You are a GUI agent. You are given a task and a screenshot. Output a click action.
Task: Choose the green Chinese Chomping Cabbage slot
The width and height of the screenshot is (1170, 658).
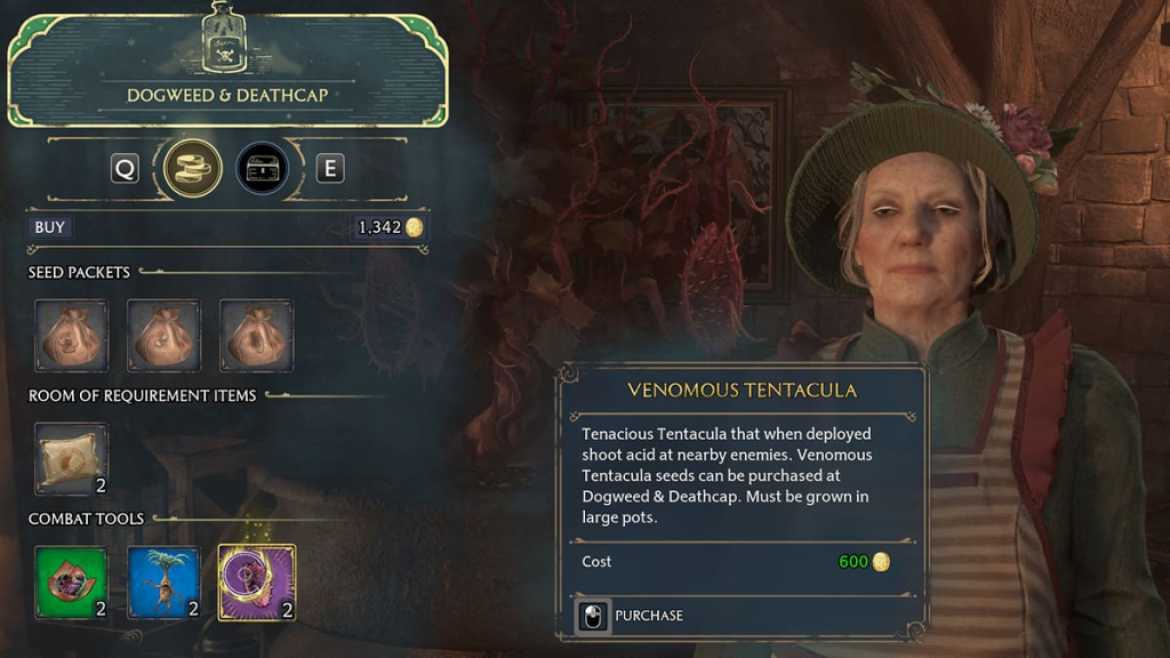coord(71,582)
